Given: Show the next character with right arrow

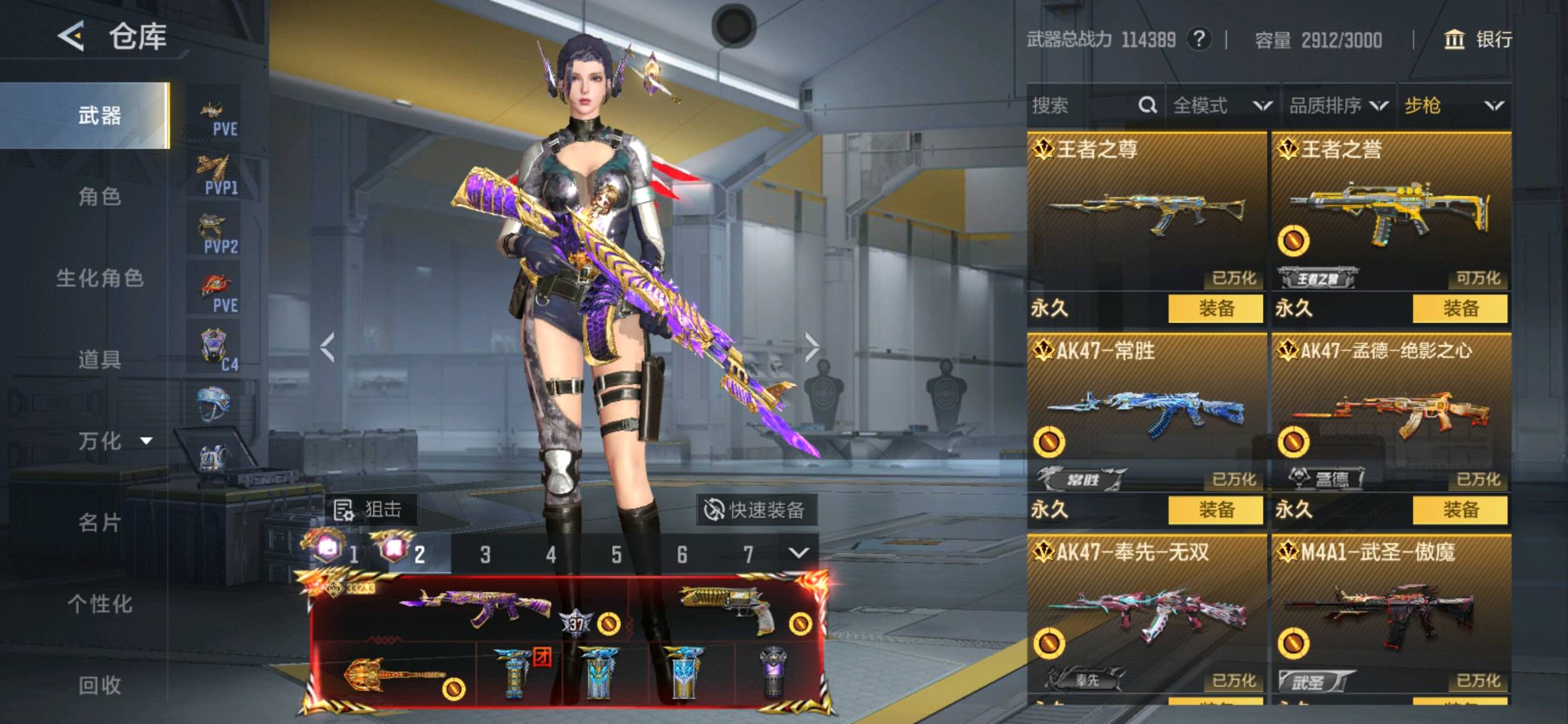Looking at the screenshot, I should pos(812,347).
